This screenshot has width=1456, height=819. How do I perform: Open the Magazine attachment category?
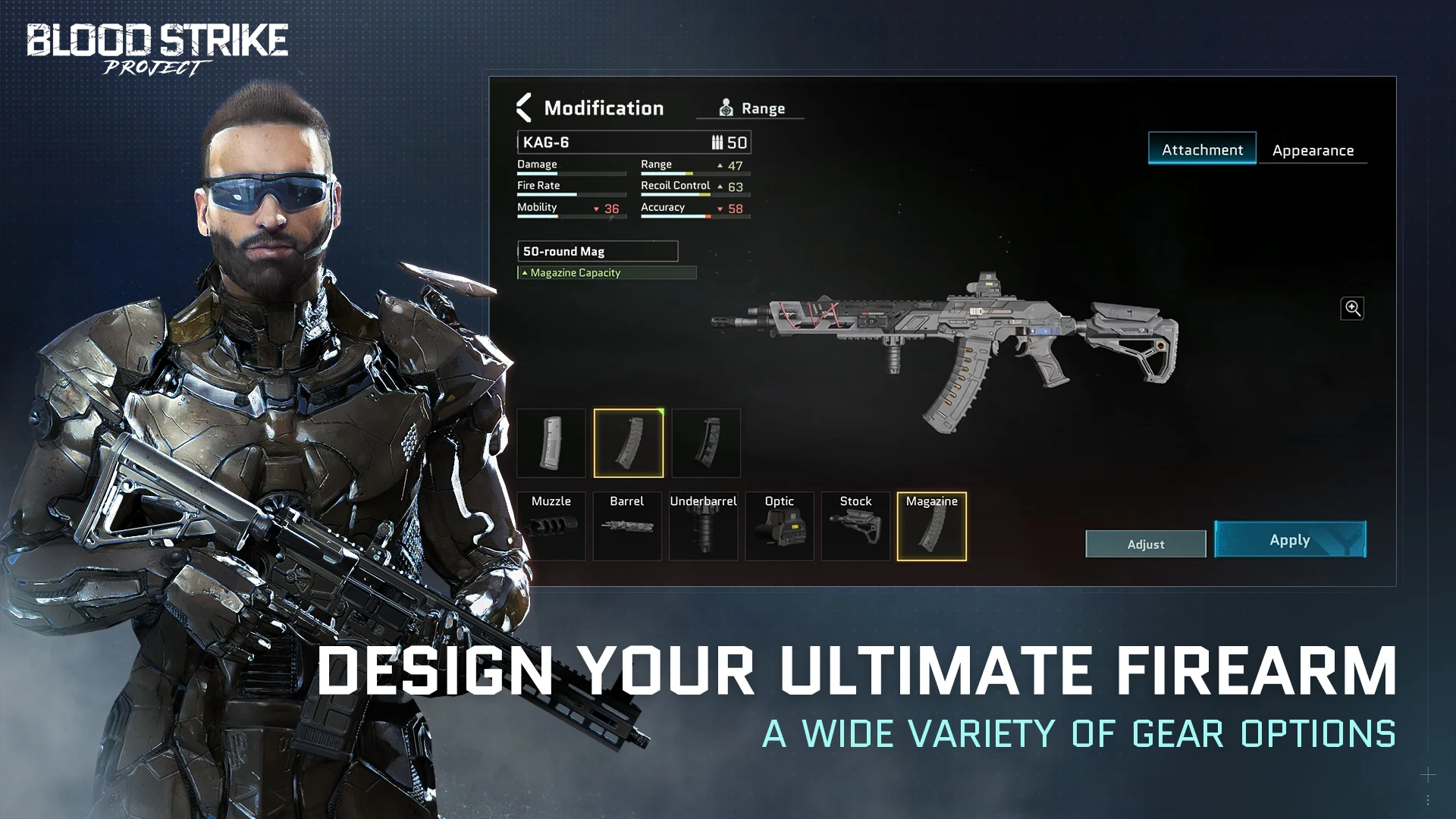click(932, 527)
